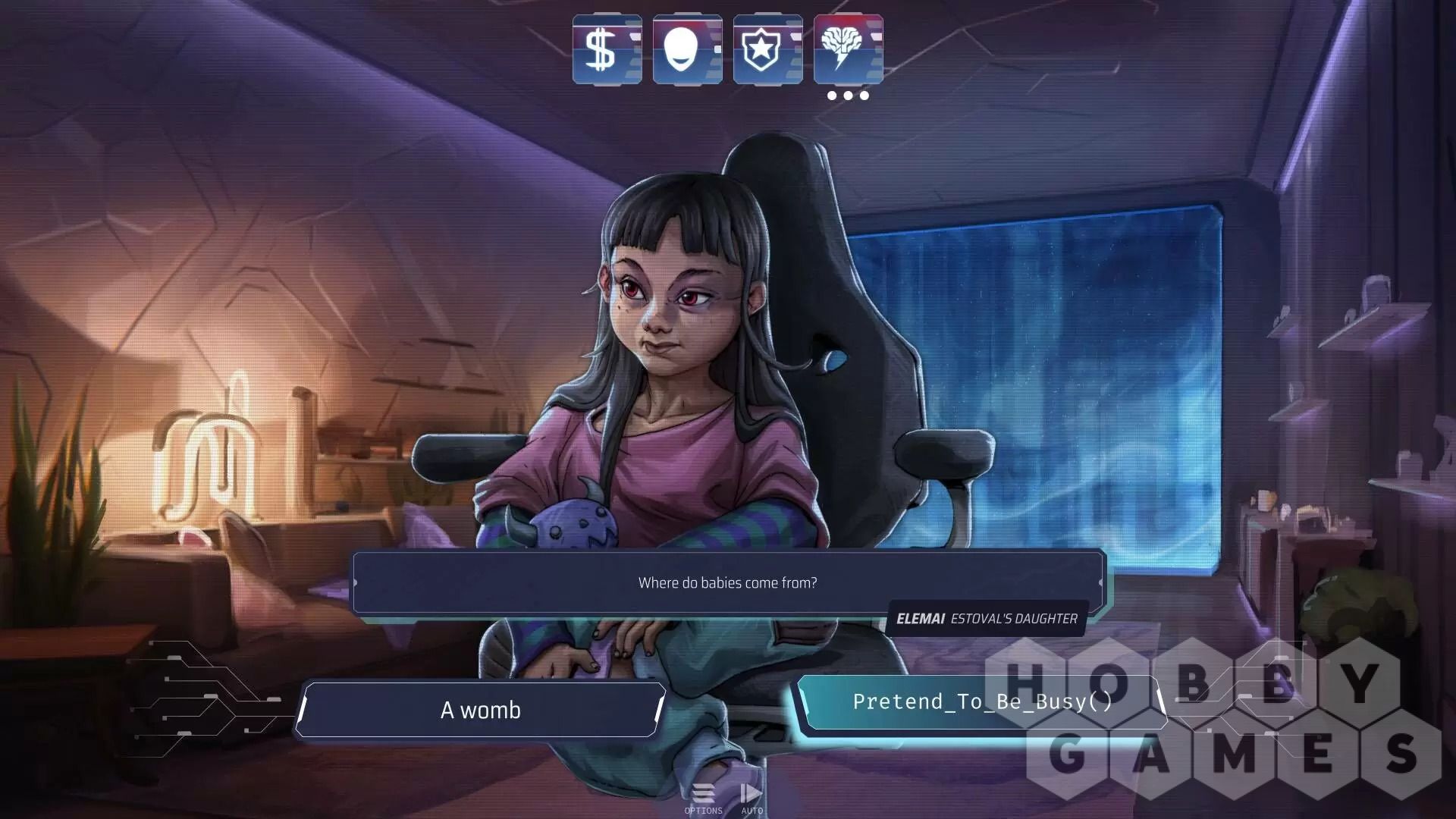Image resolution: width=1456 pixels, height=819 pixels.
Task: Select the smiling face stat icon
Action: pyautogui.click(x=687, y=49)
